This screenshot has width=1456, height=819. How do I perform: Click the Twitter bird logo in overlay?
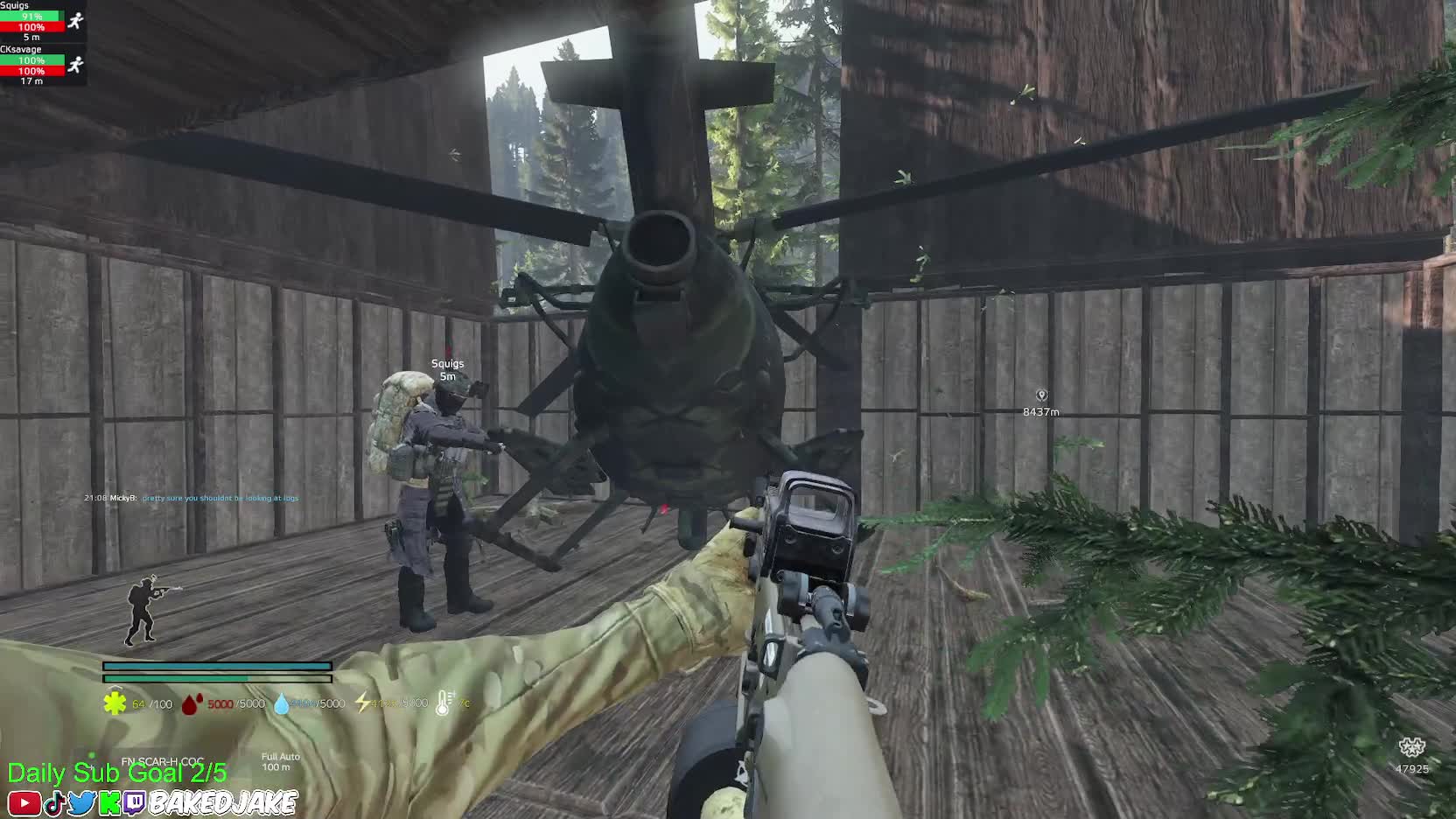pyautogui.click(x=81, y=803)
